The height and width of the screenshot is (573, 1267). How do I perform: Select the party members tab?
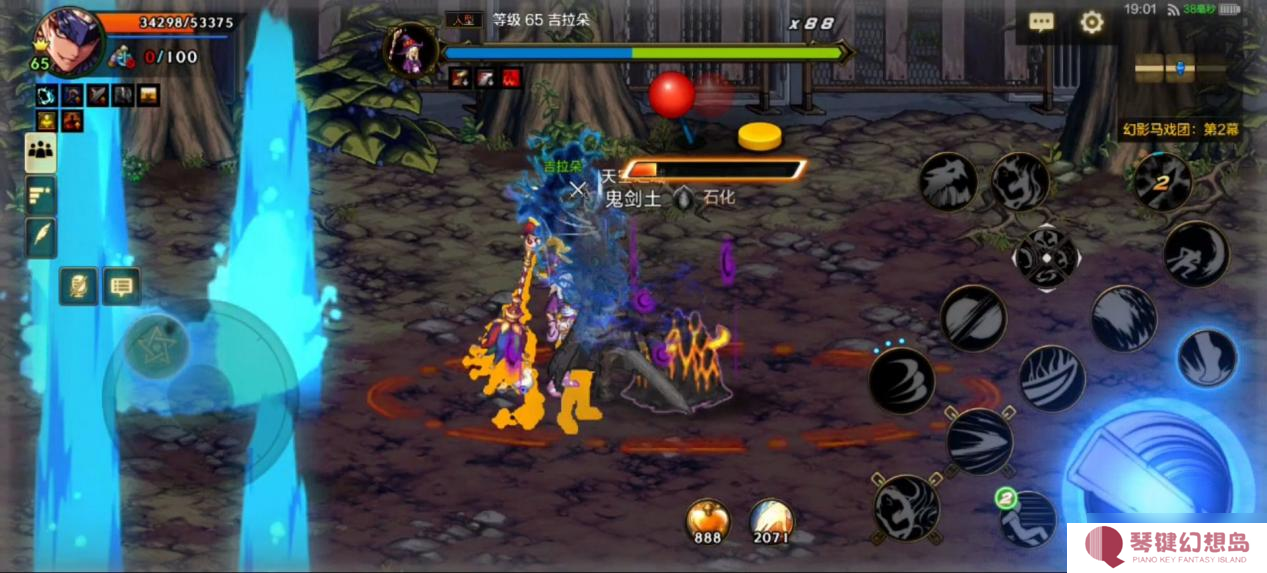pos(41,152)
